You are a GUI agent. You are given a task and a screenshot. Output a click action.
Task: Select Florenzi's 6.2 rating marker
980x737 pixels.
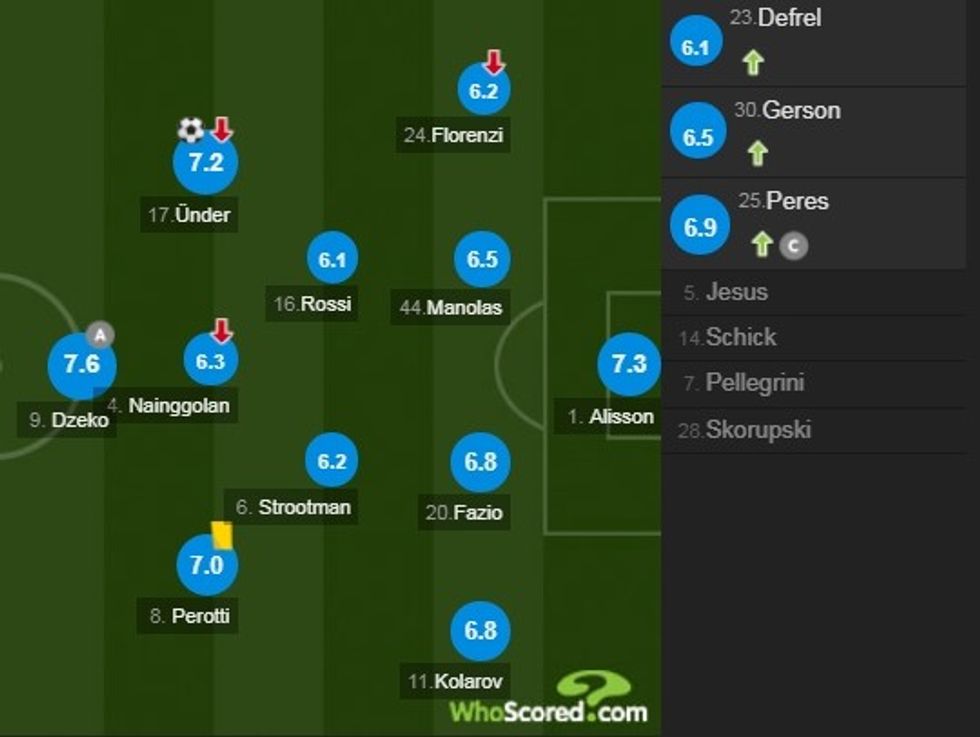483,91
